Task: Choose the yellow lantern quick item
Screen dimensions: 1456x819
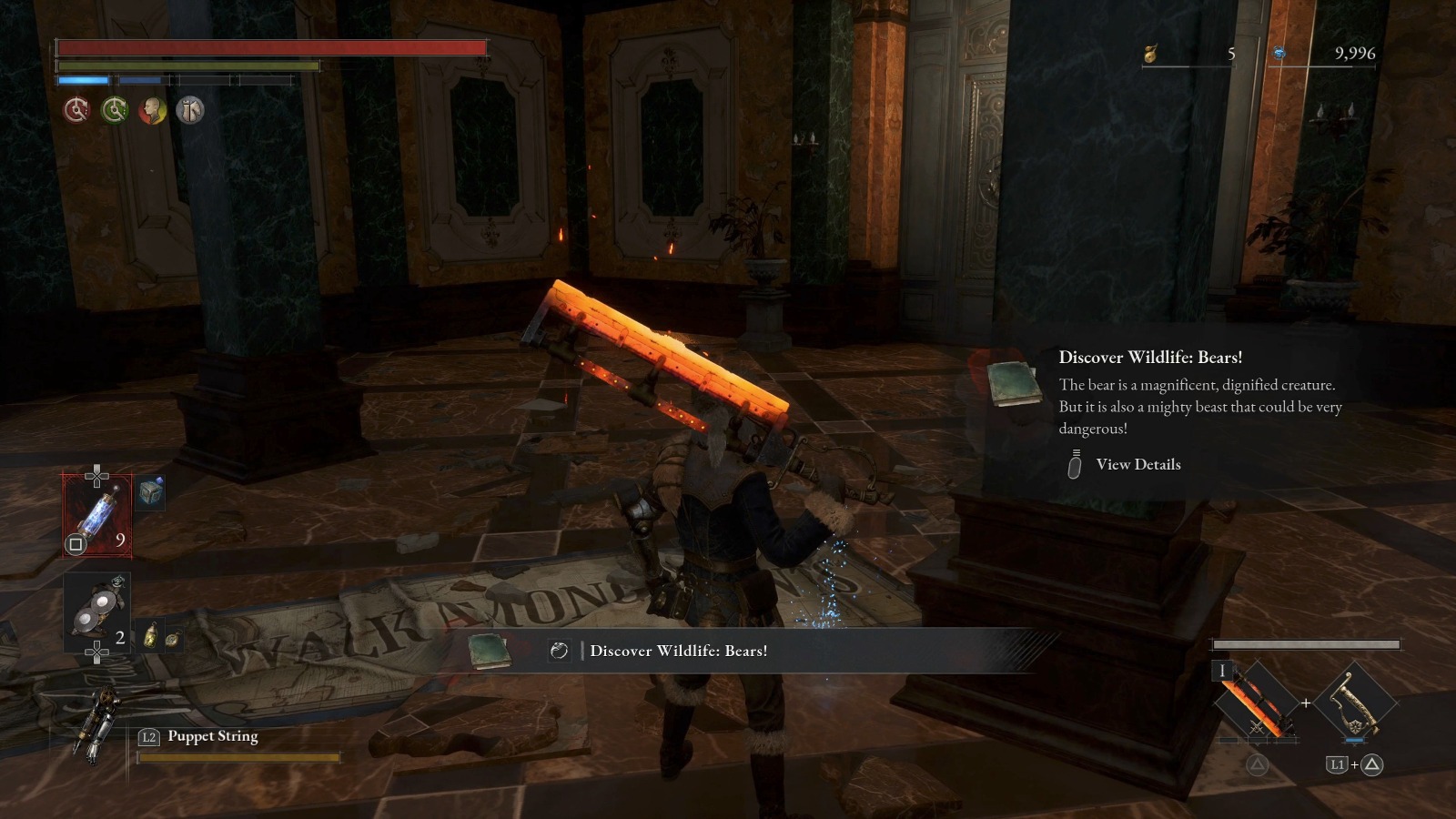Action: click(x=150, y=636)
